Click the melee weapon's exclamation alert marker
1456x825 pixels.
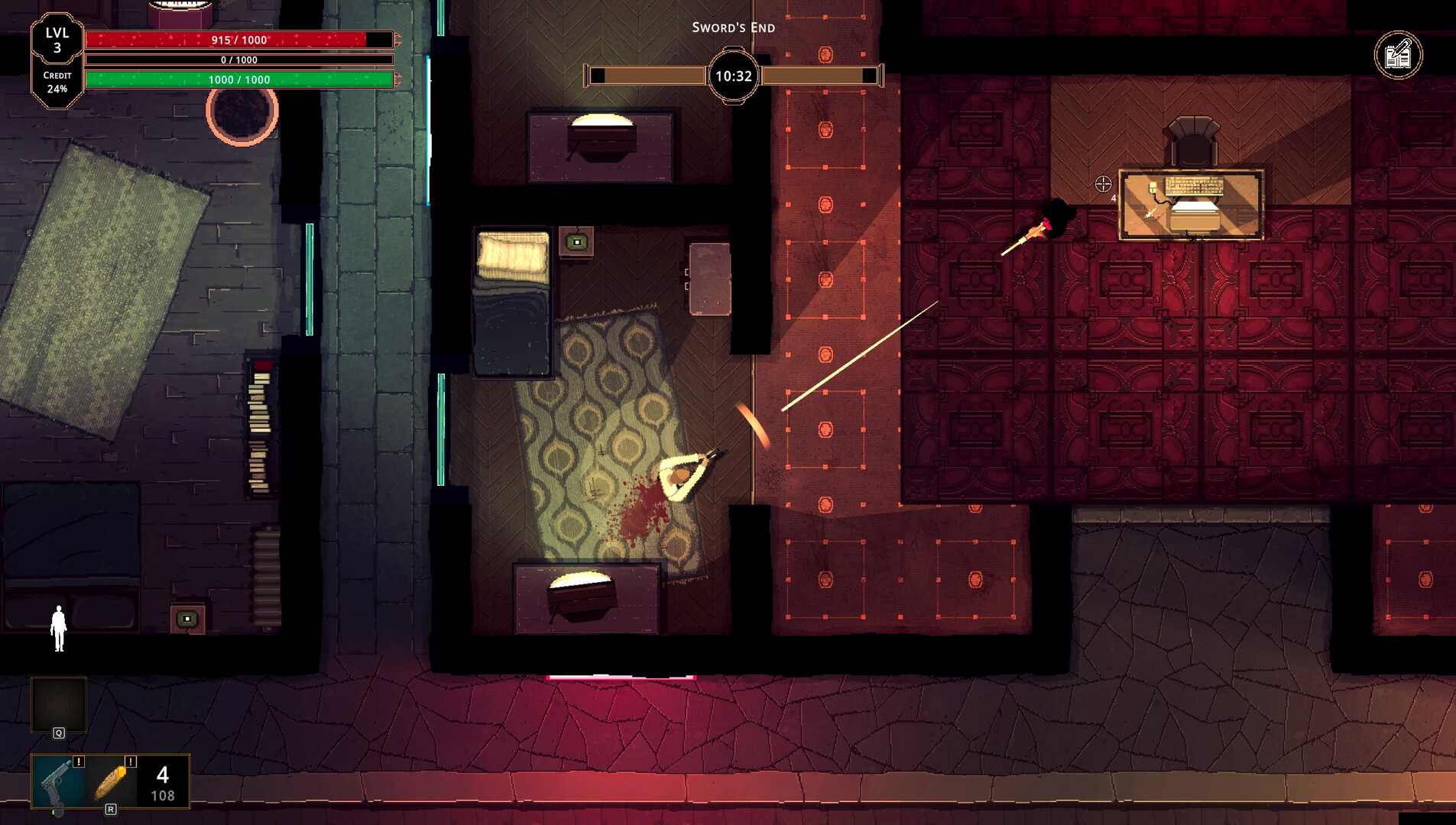131,762
